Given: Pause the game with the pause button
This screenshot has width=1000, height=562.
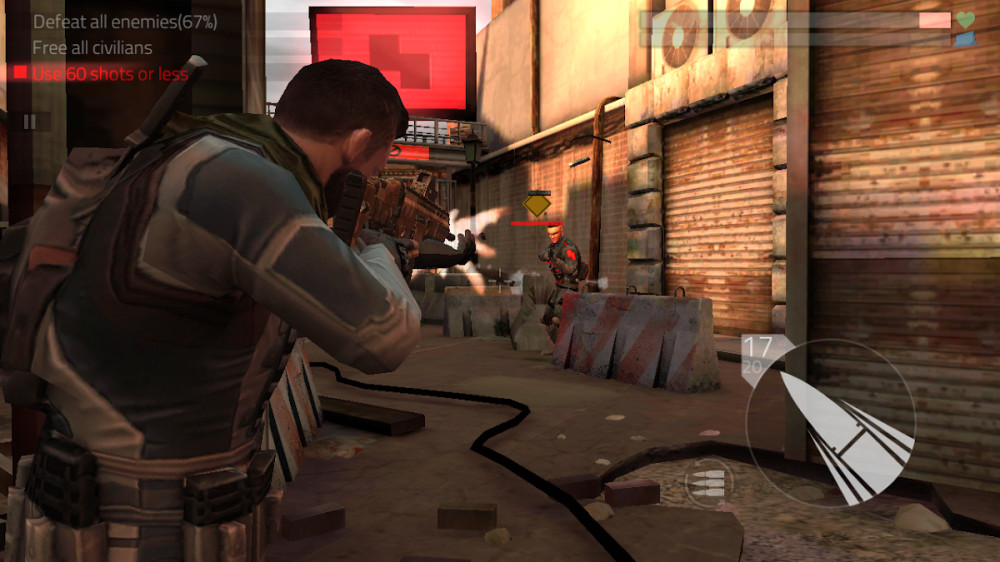Looking at the screenshot, I should coord(30,121).
